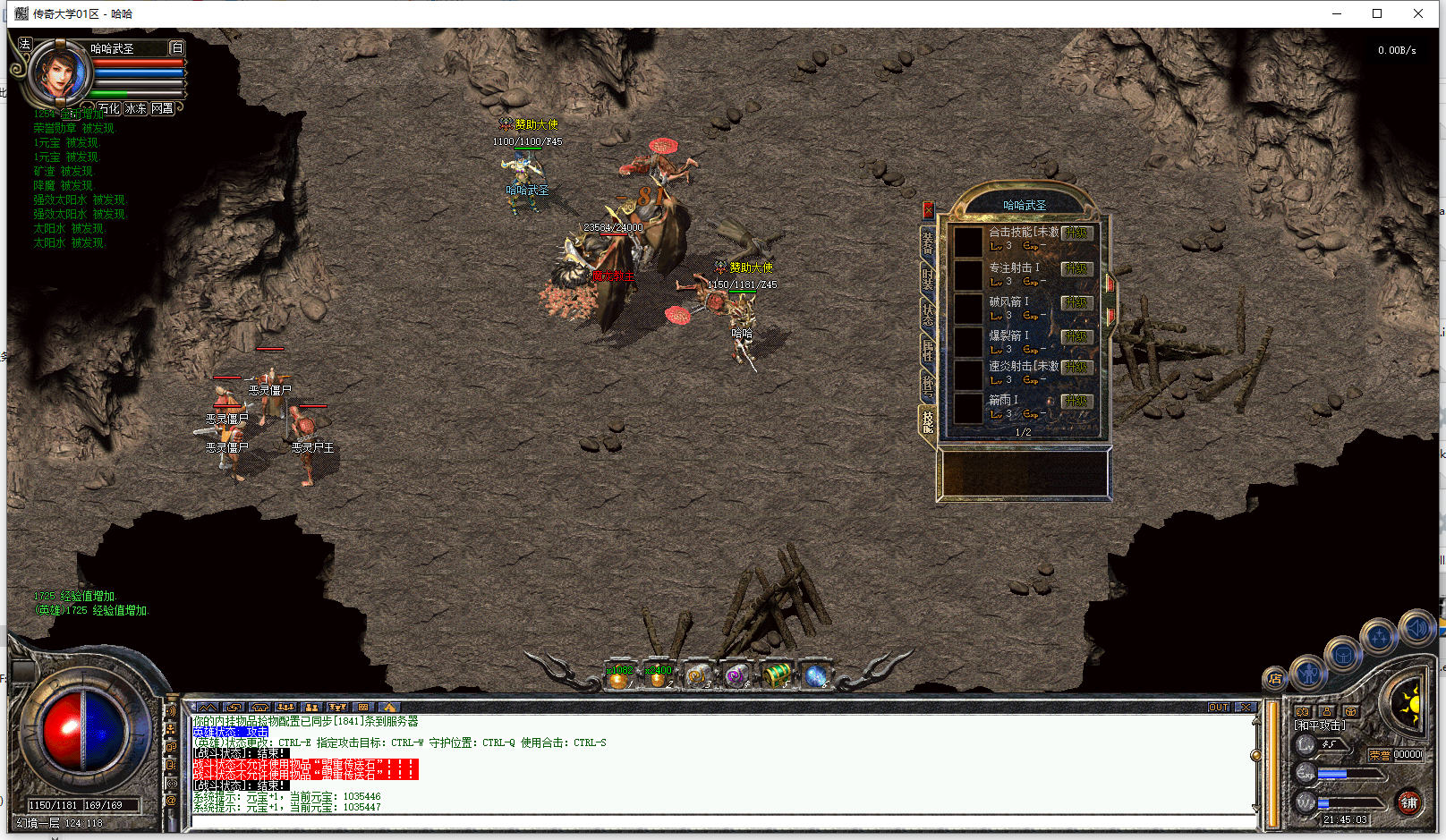Screen dimensions: 1446x840
Task: Click the 万化 button under hero portrait
Action: point(109,108)
